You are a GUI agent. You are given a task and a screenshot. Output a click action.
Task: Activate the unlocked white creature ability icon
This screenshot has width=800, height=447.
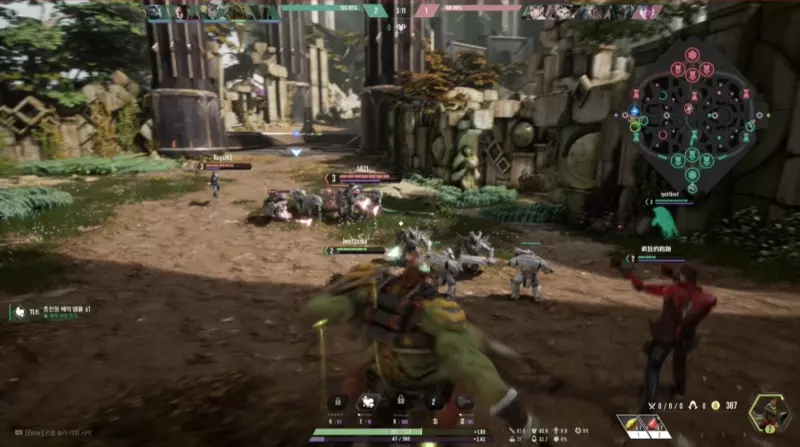click(368, 402)
